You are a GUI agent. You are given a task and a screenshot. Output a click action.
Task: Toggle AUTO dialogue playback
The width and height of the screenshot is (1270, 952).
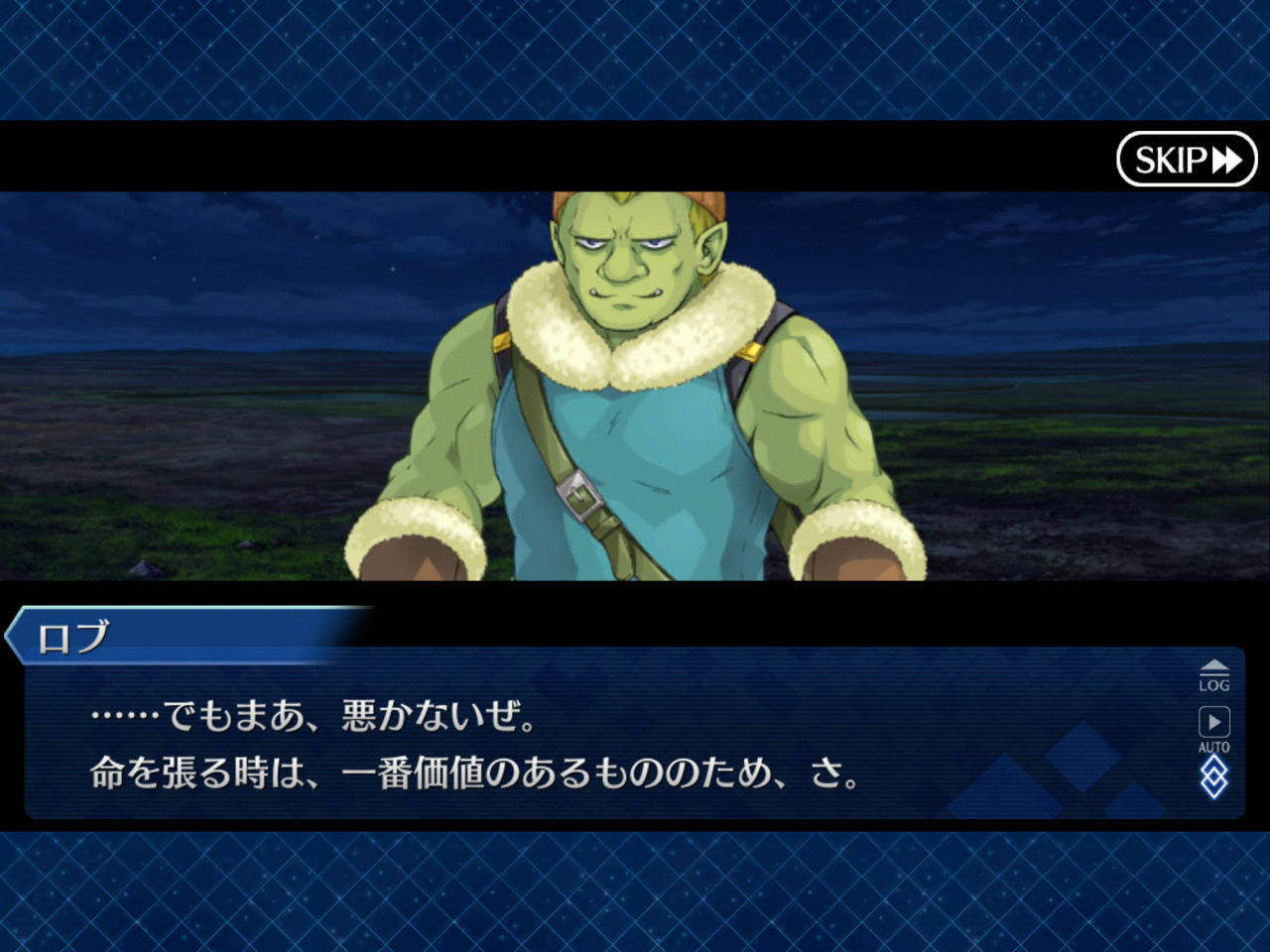click(1213, 729)
